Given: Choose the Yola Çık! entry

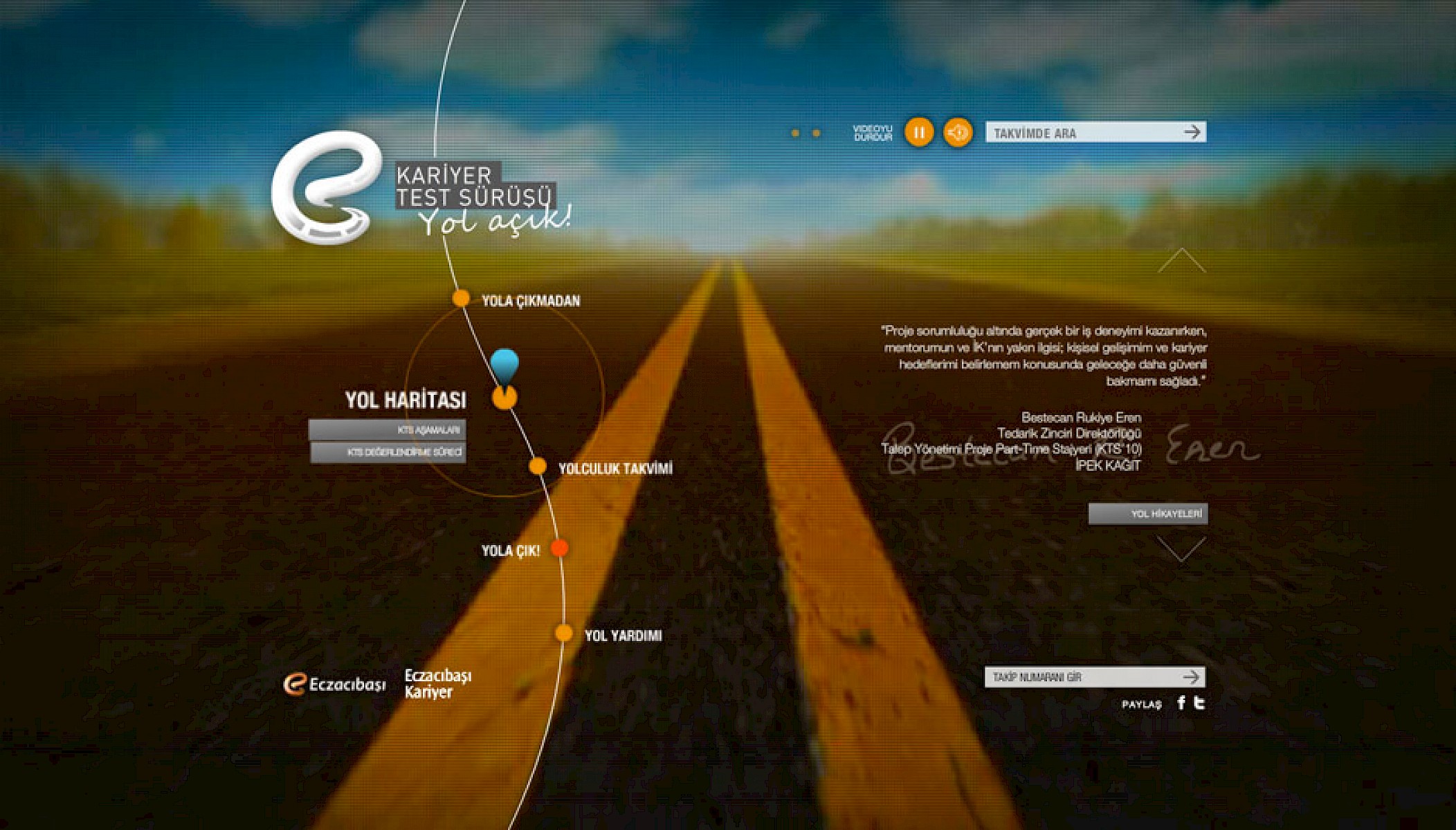Looking at the screenshot, I should 511,551.
